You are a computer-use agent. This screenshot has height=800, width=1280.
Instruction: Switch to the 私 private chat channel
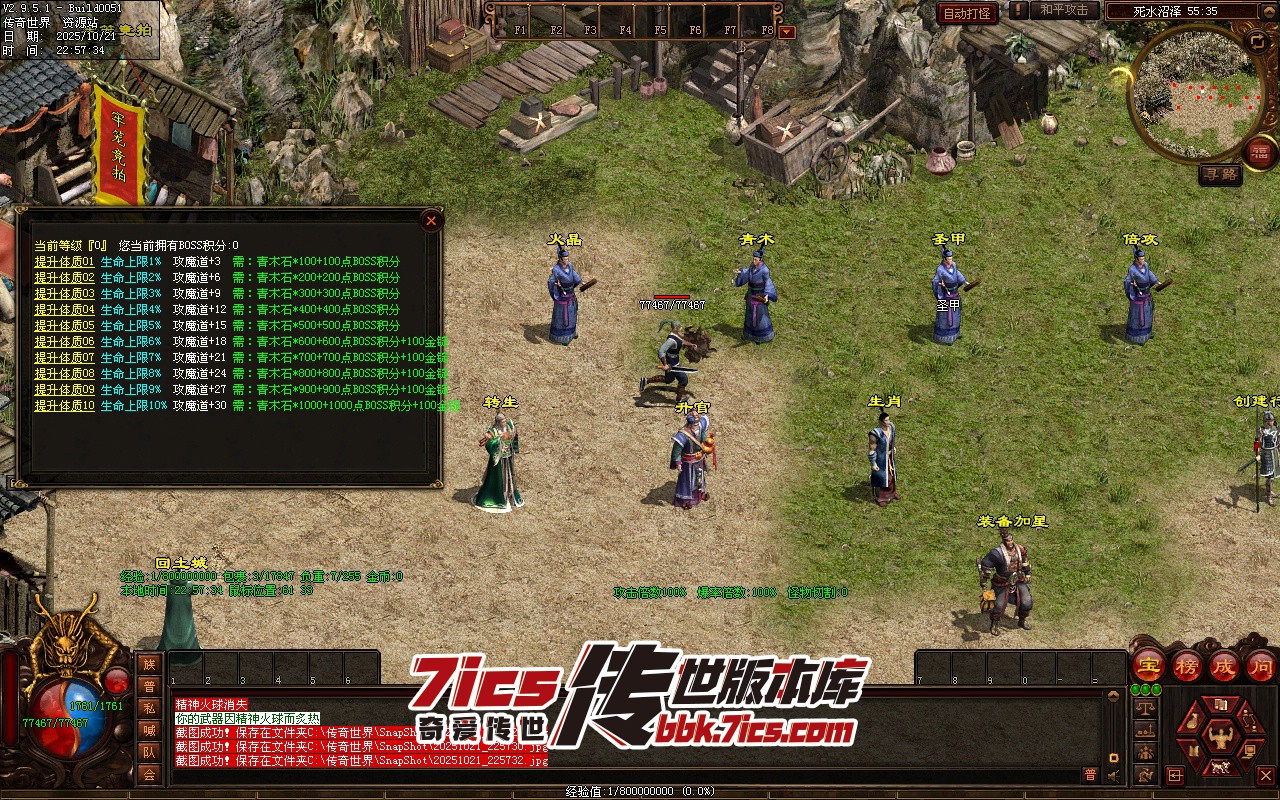[x=148, y=708]
